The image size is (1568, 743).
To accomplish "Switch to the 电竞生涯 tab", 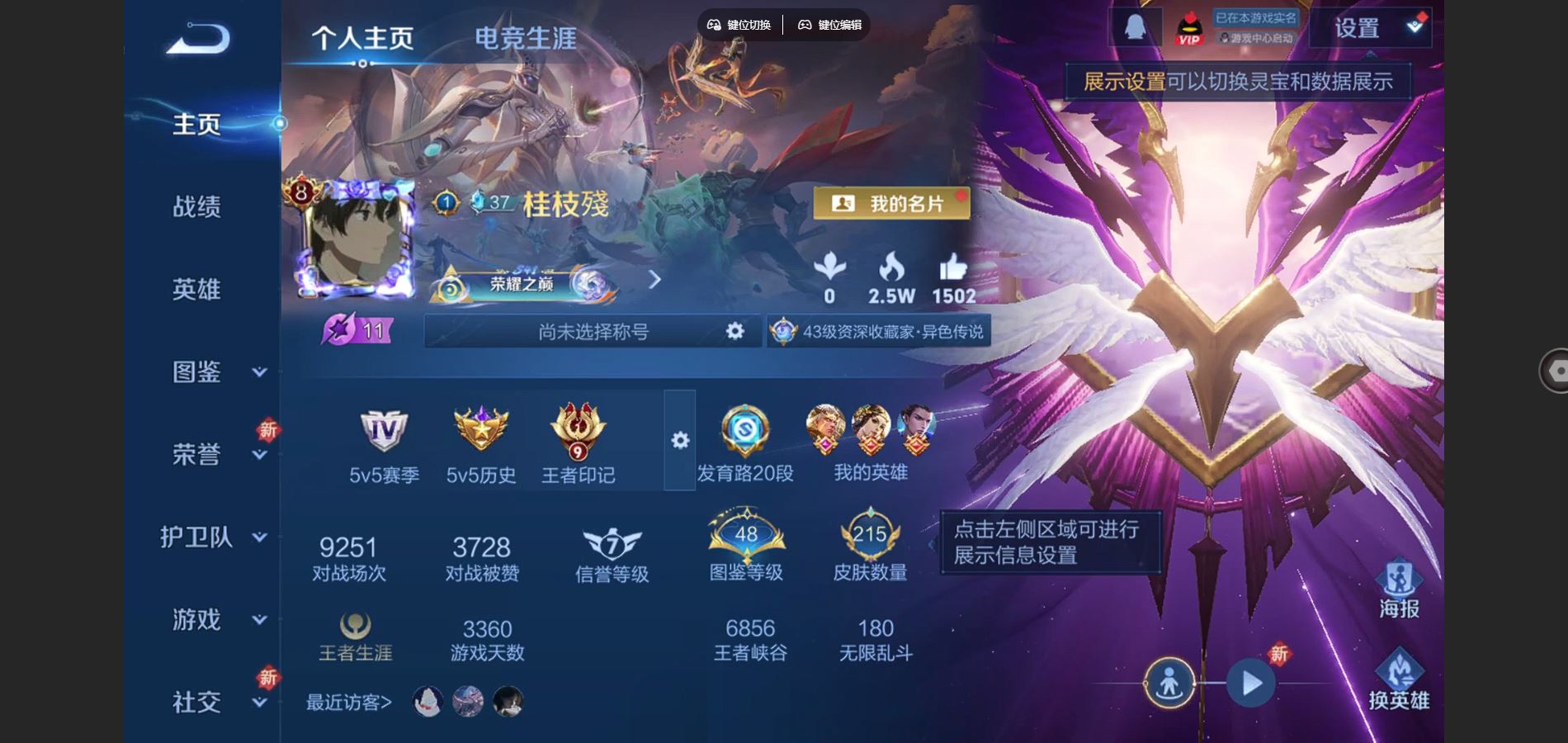I will click(526, 37).
